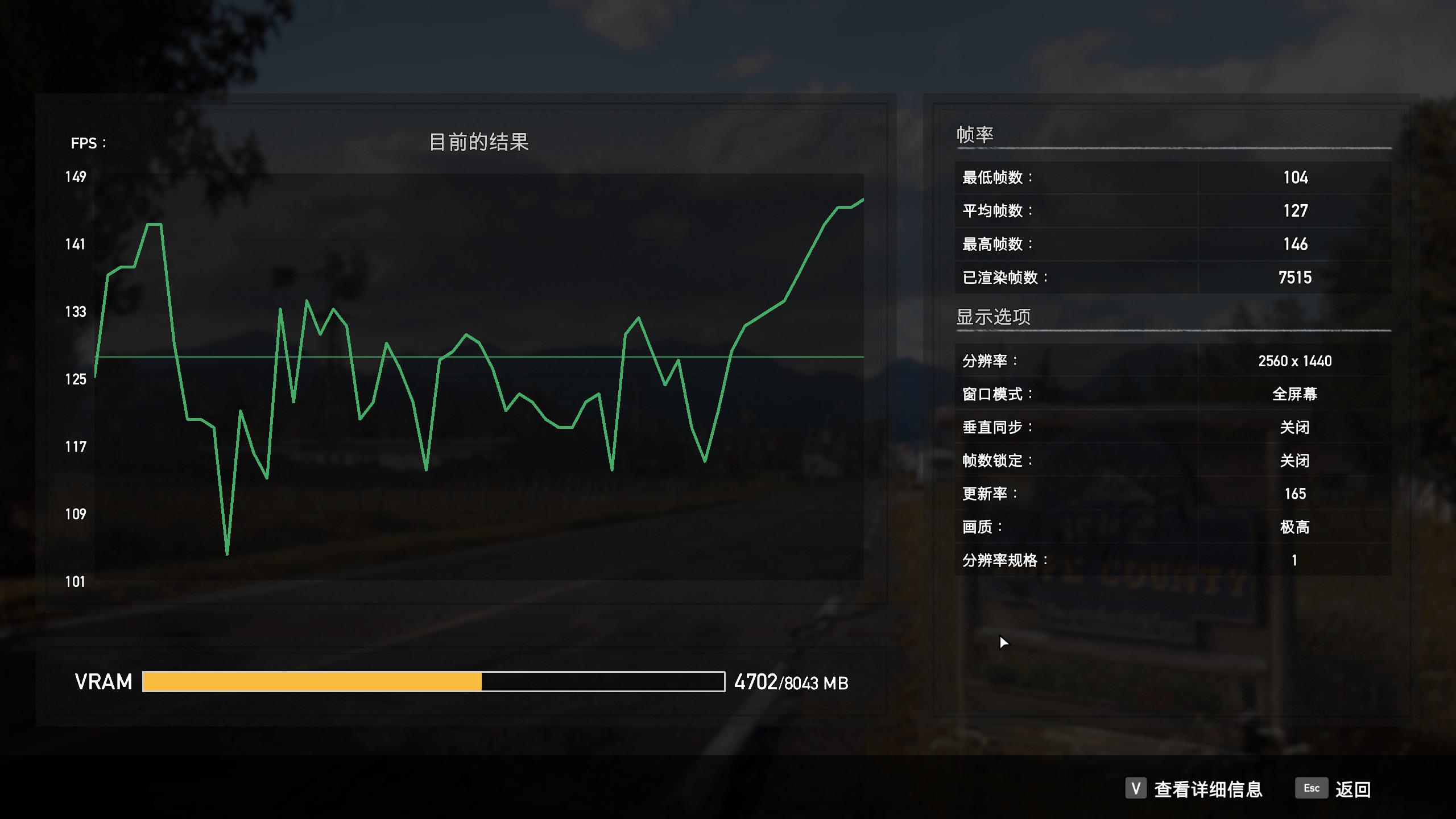The height and width of the screenshot is (819, 1456).
Task: Click the 平均帧数 value 127
Action: click(1296, 210)
